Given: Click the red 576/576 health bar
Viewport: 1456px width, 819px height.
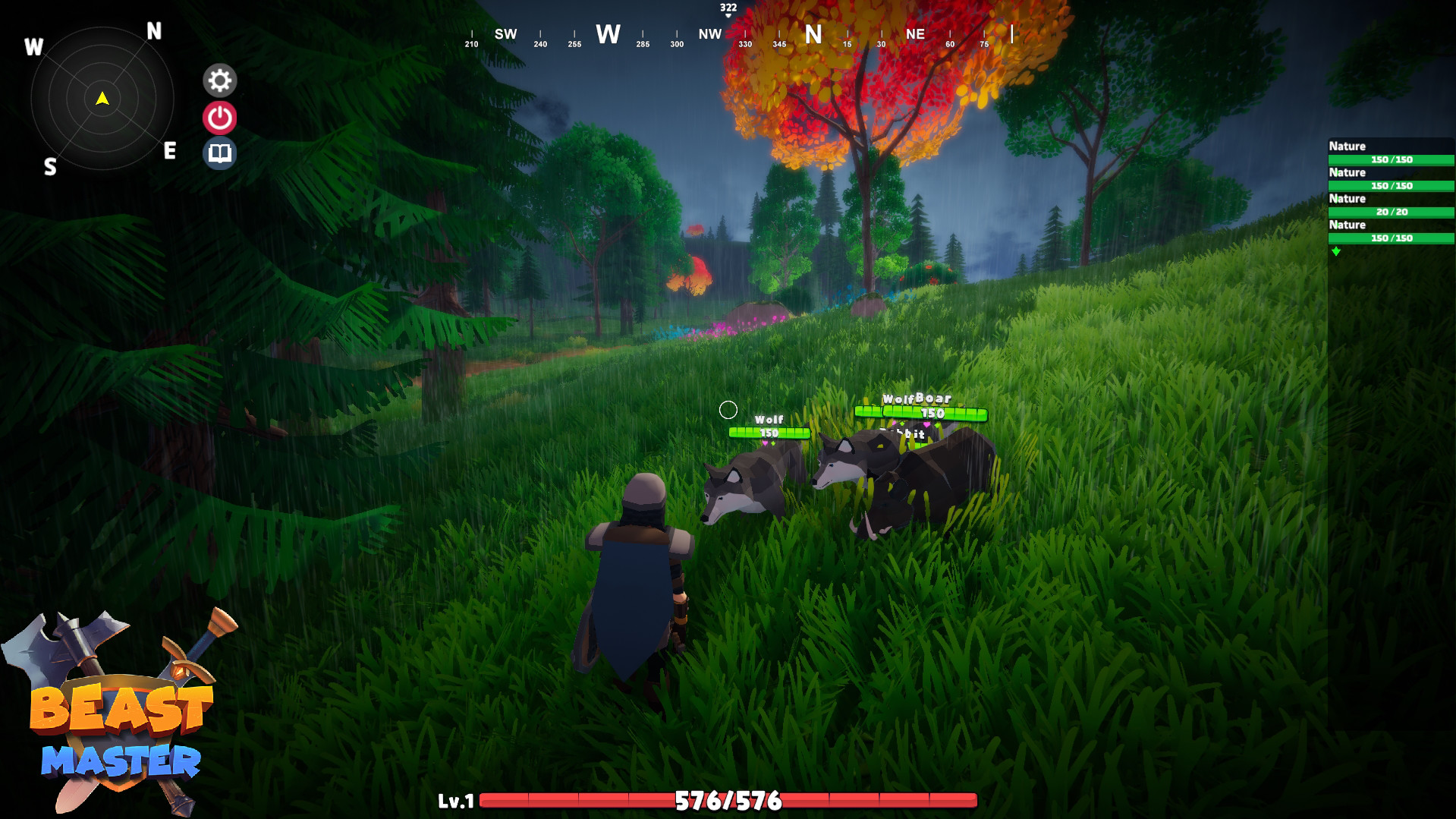Looking at the screenshot, I should pos(728,799).
